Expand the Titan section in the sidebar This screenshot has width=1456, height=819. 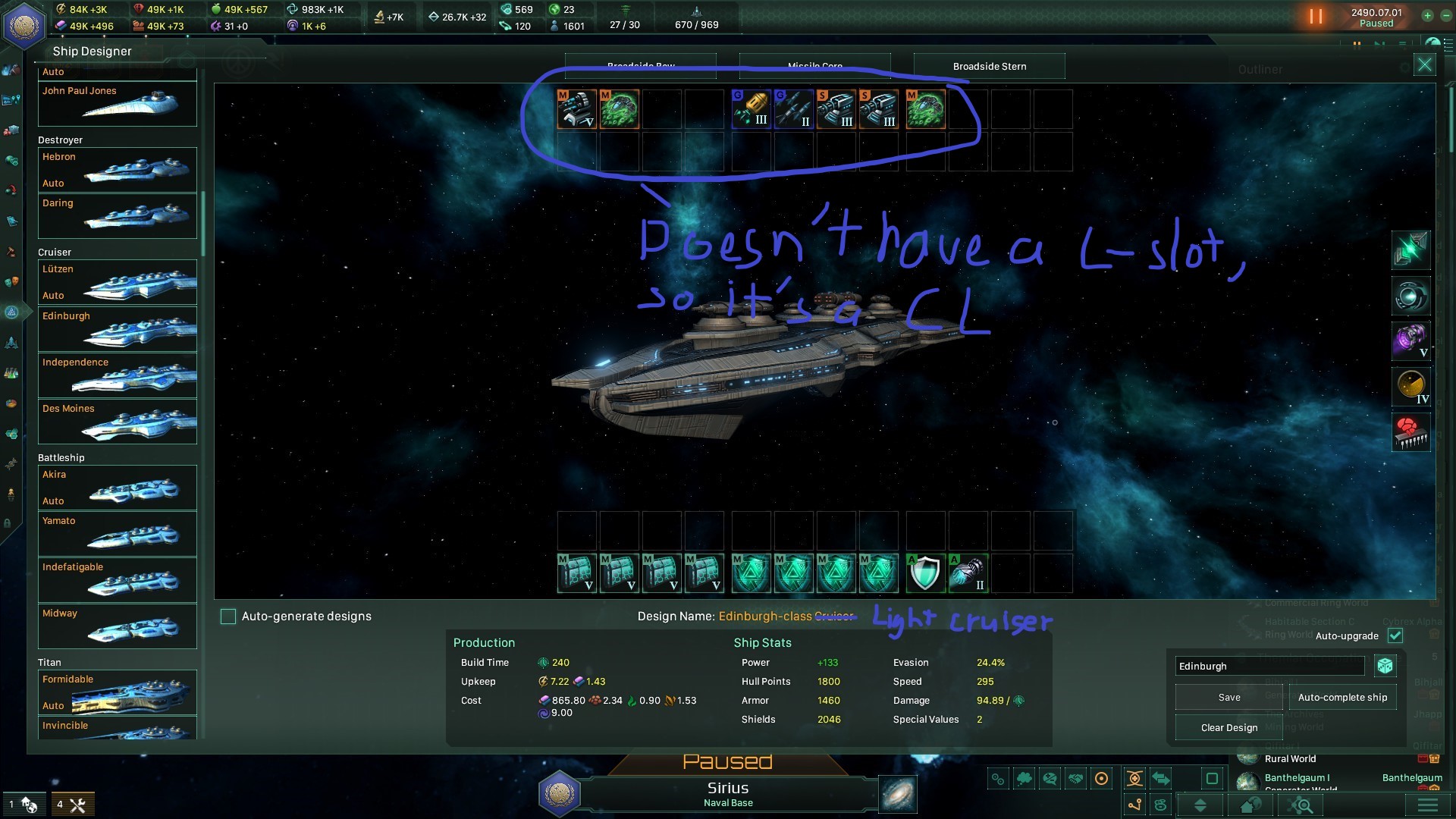50,662
